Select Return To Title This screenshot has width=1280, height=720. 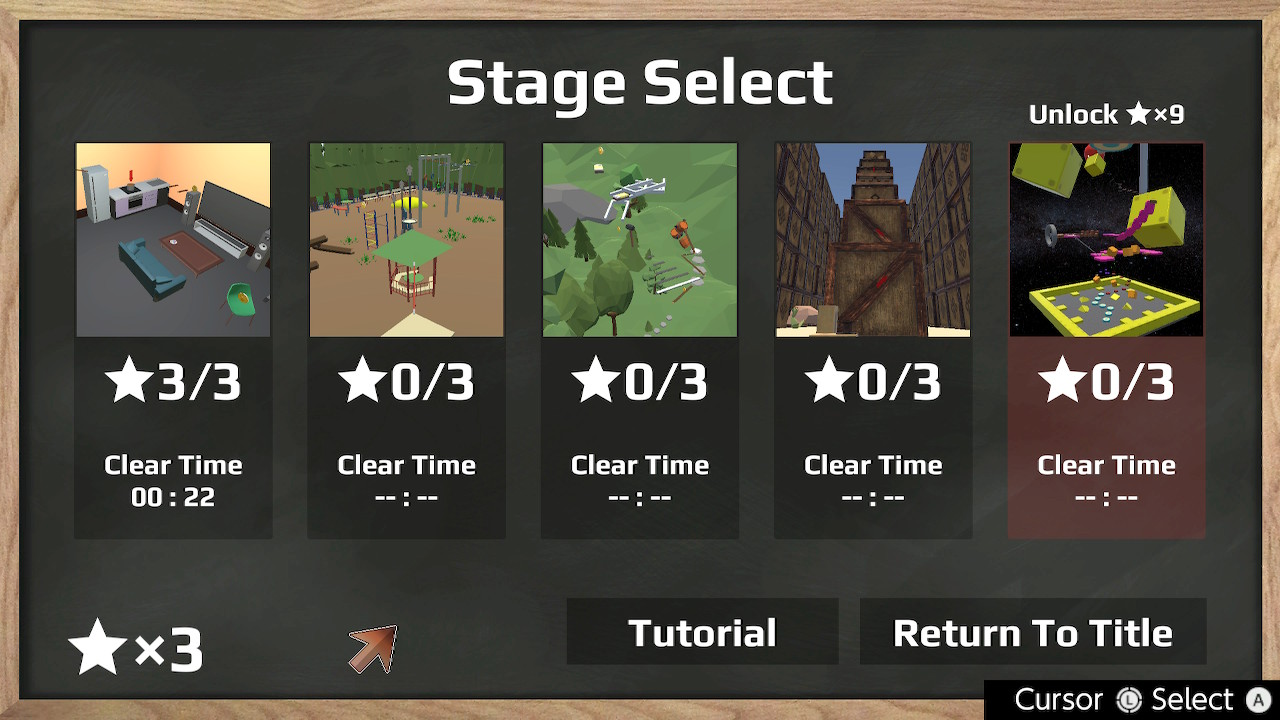(1033, 631)
